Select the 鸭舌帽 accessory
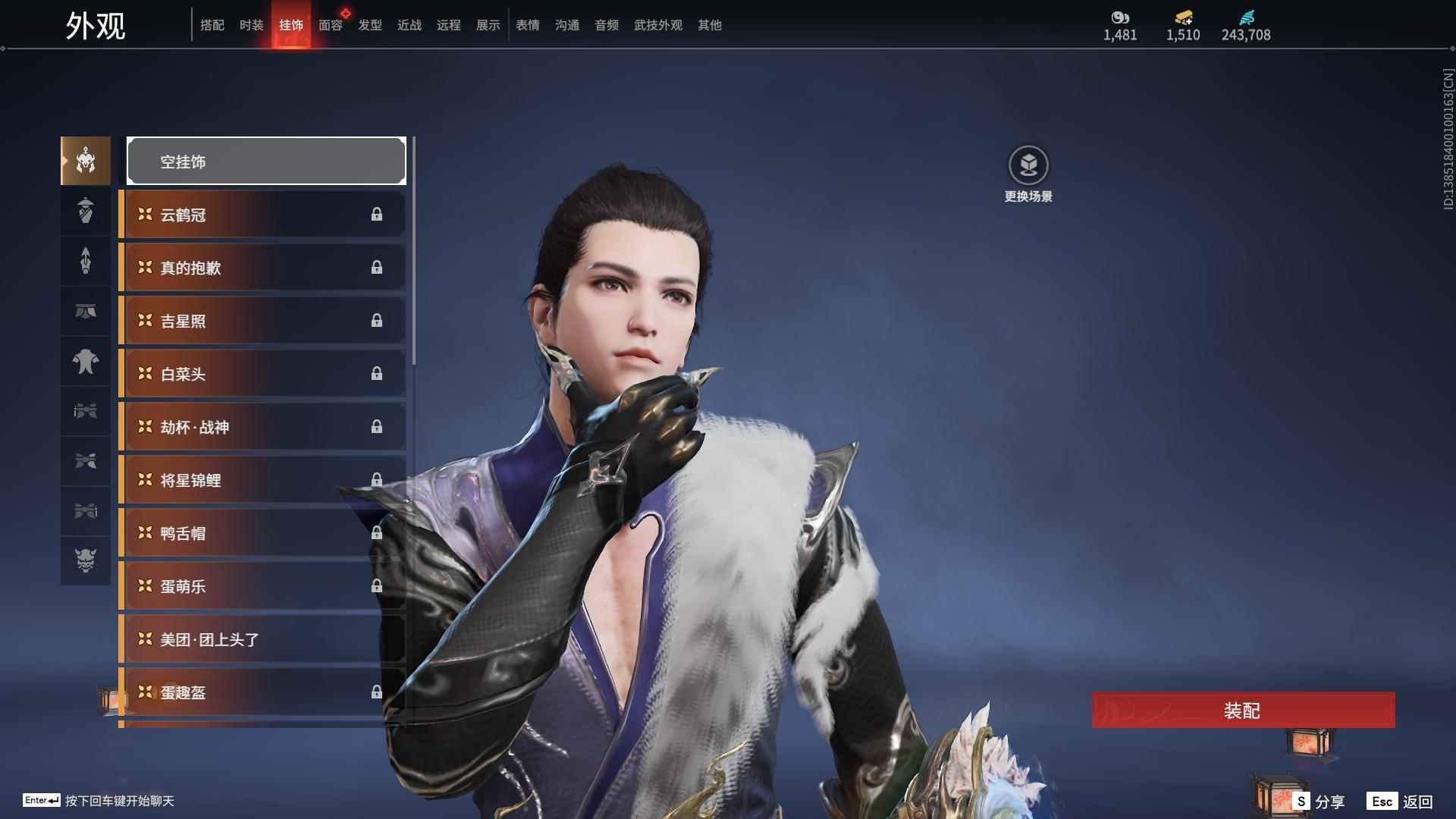The height and width of the screenshot is (819, 1456). [x=262, y=533]
